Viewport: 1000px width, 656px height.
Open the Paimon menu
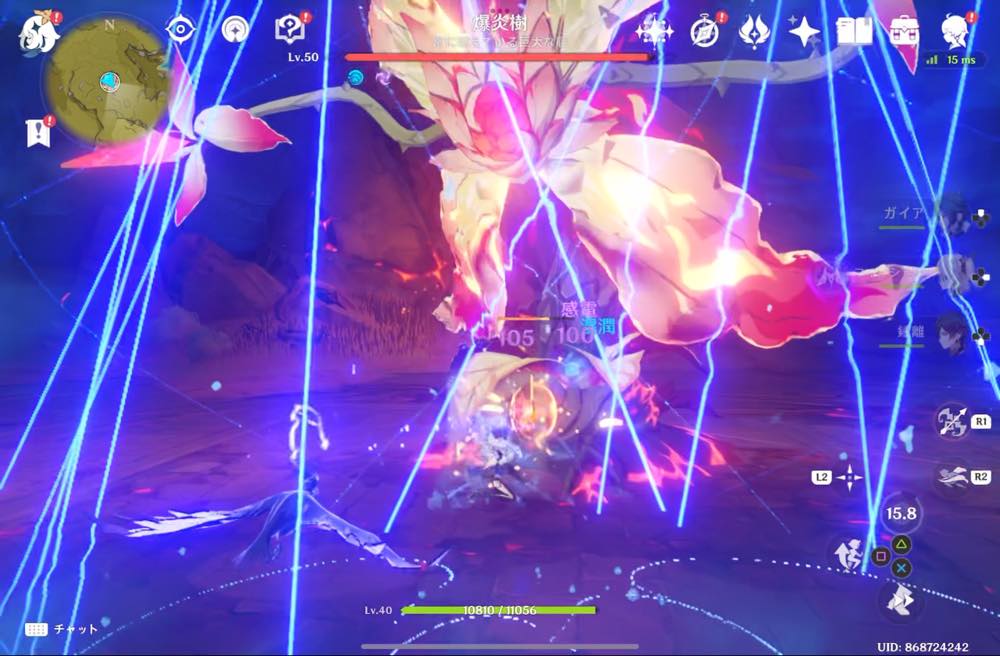click(x=40, y=30)
